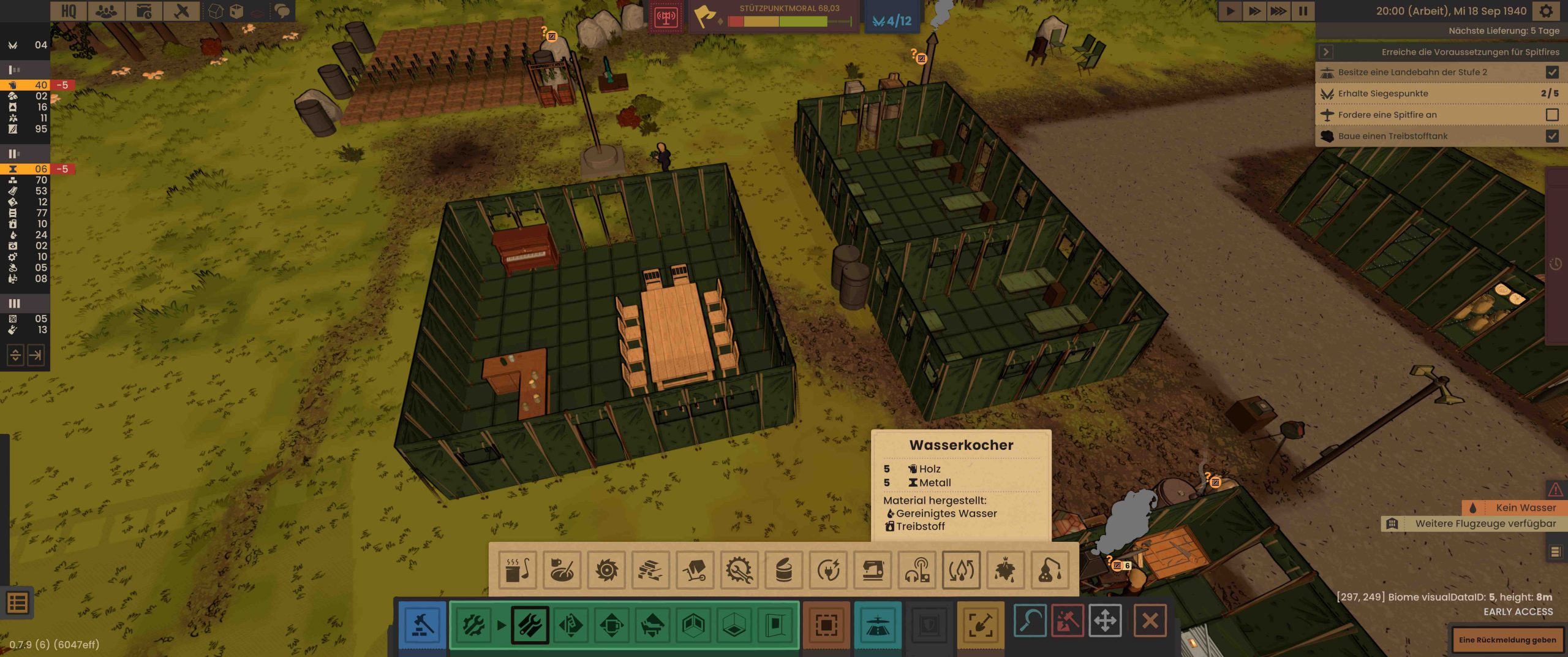Pause the game
Image resolution: width=1568 pixels, height=657 pixels.
1303,11
